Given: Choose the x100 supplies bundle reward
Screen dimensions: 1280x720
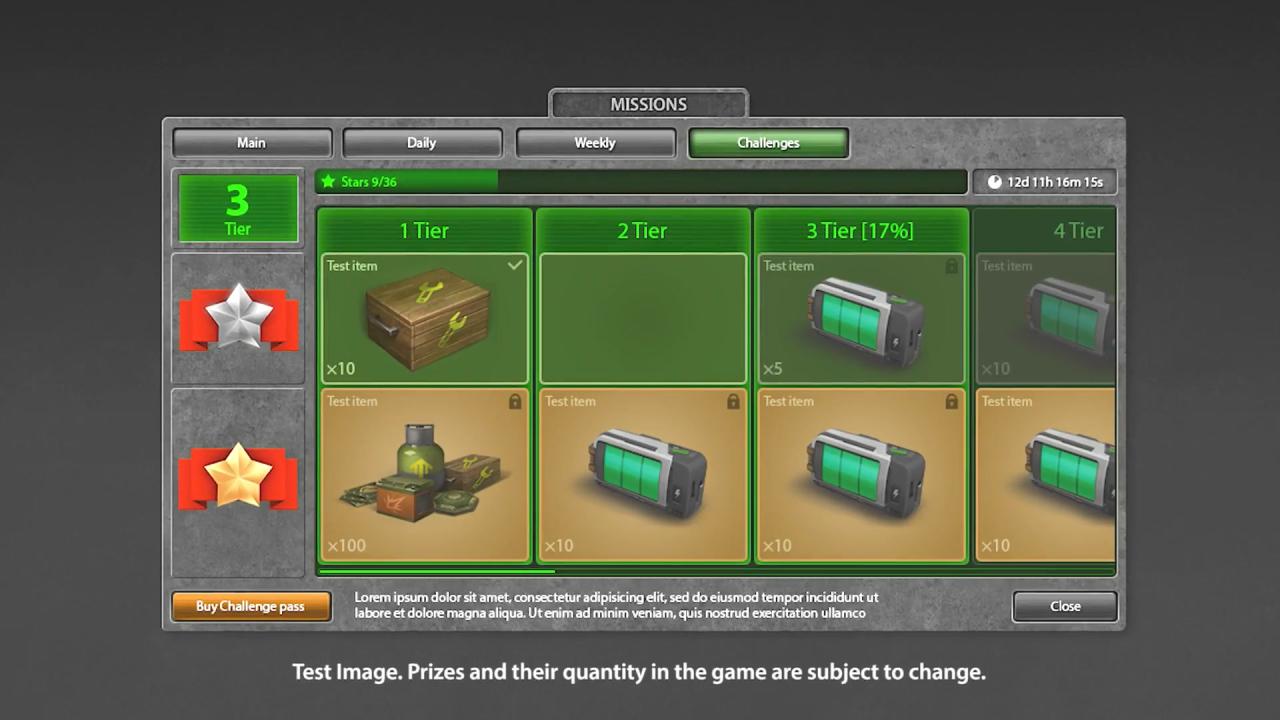Looking at the screenshot, I should click(x=425, y=475).
